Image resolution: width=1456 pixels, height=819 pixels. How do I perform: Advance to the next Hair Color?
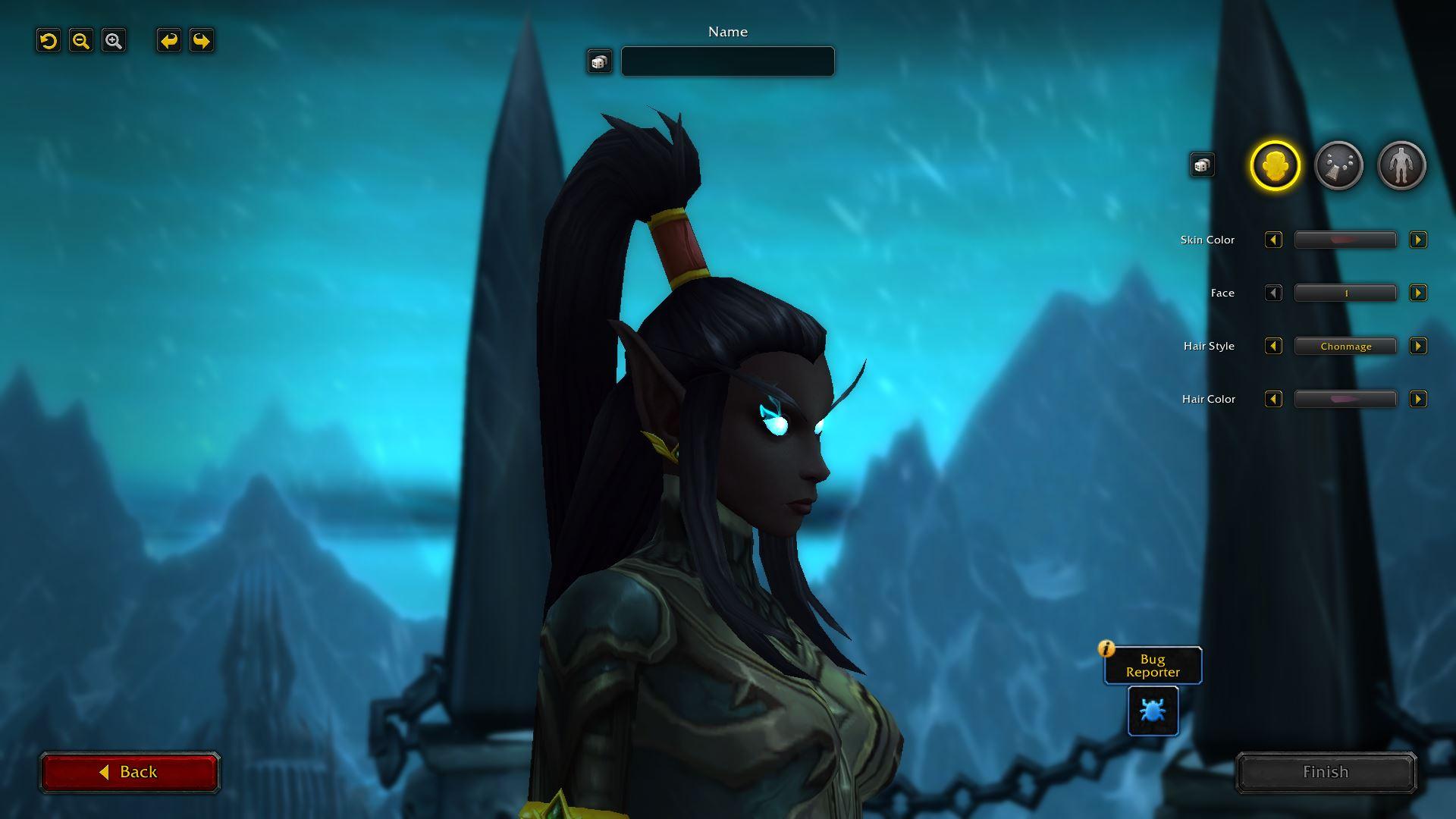pyautogui.click(x=1417, y=400)
